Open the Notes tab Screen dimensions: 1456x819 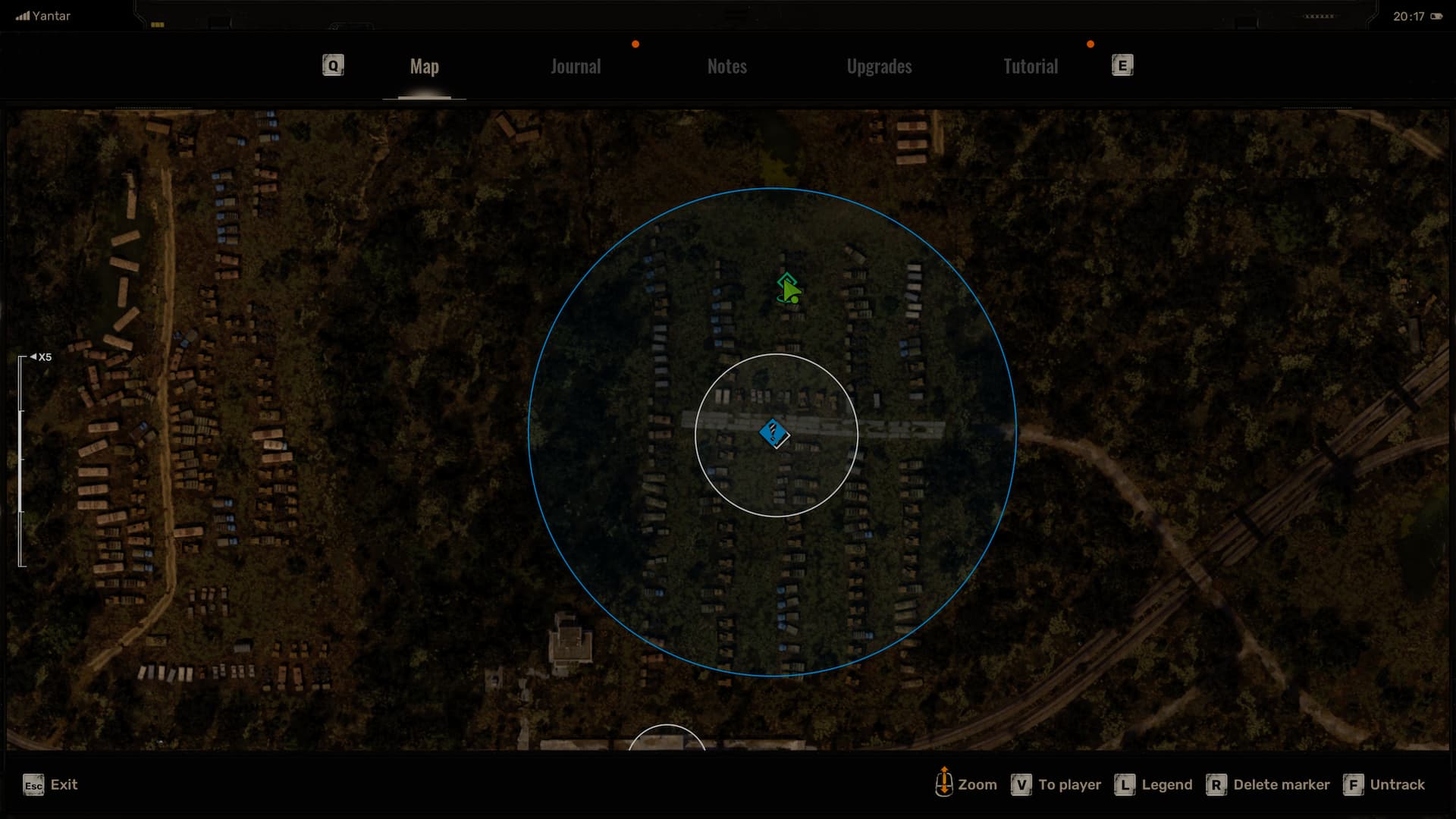point(726,67)
